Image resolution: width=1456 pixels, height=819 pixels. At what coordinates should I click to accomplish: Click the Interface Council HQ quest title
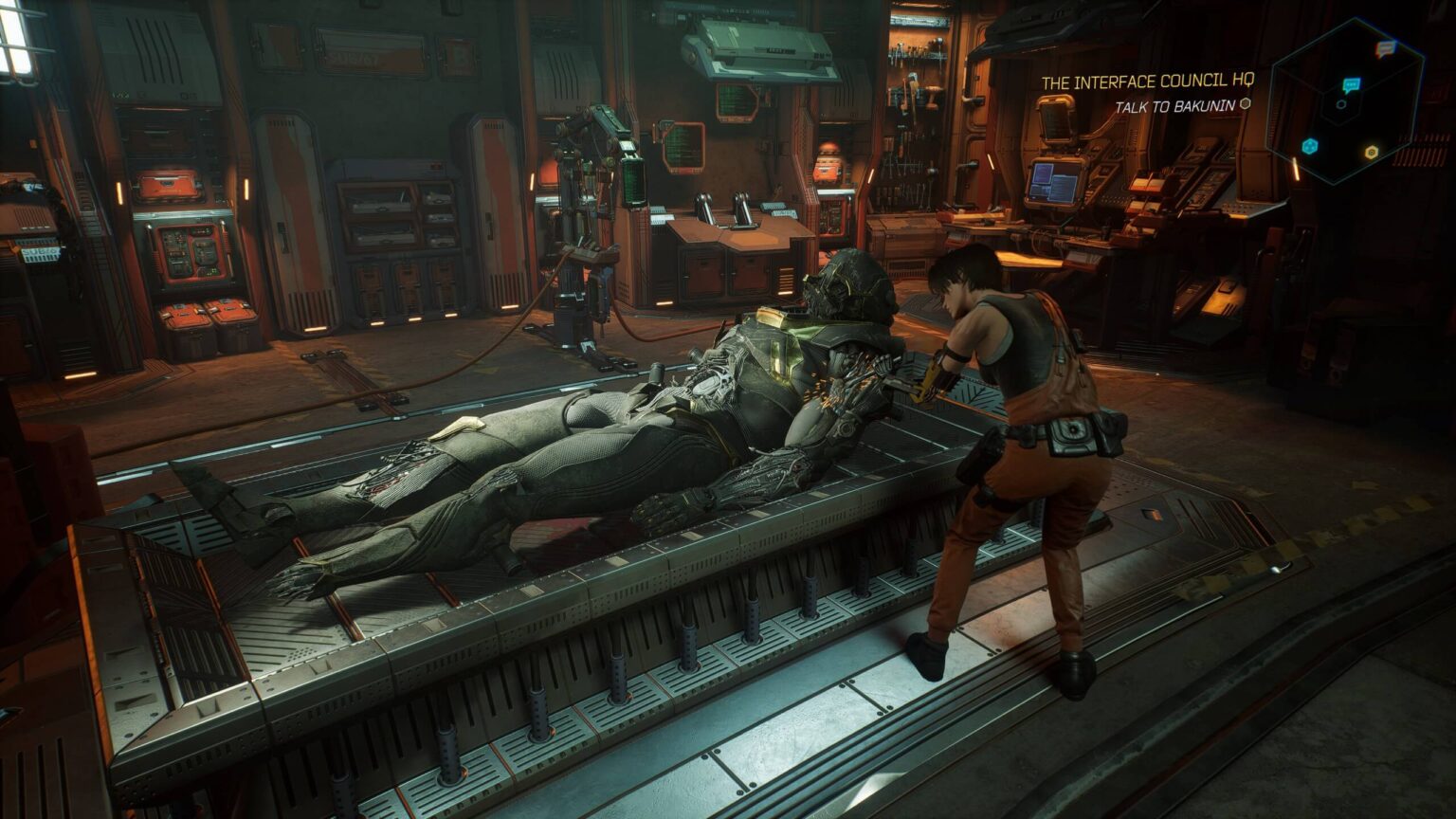1147,82
